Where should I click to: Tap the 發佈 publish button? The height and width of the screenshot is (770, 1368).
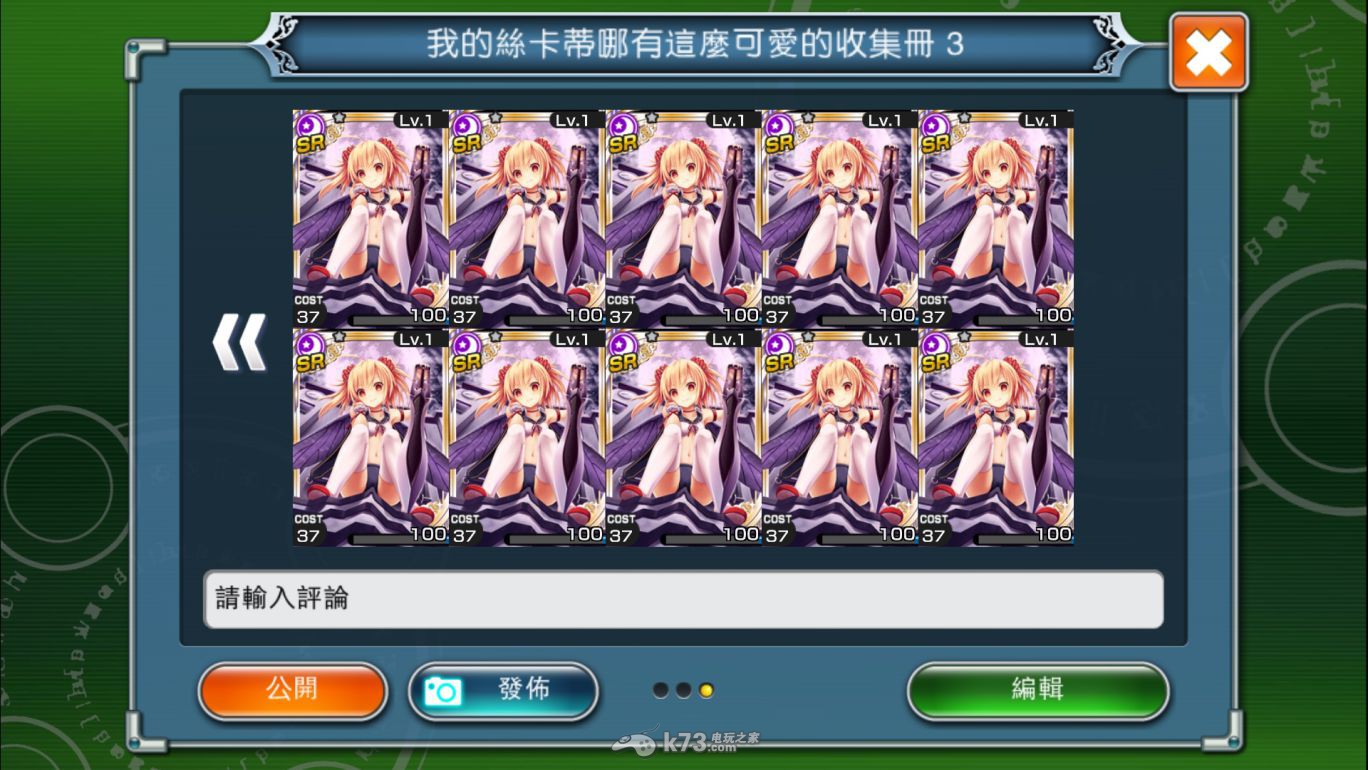tap(503, 690)
